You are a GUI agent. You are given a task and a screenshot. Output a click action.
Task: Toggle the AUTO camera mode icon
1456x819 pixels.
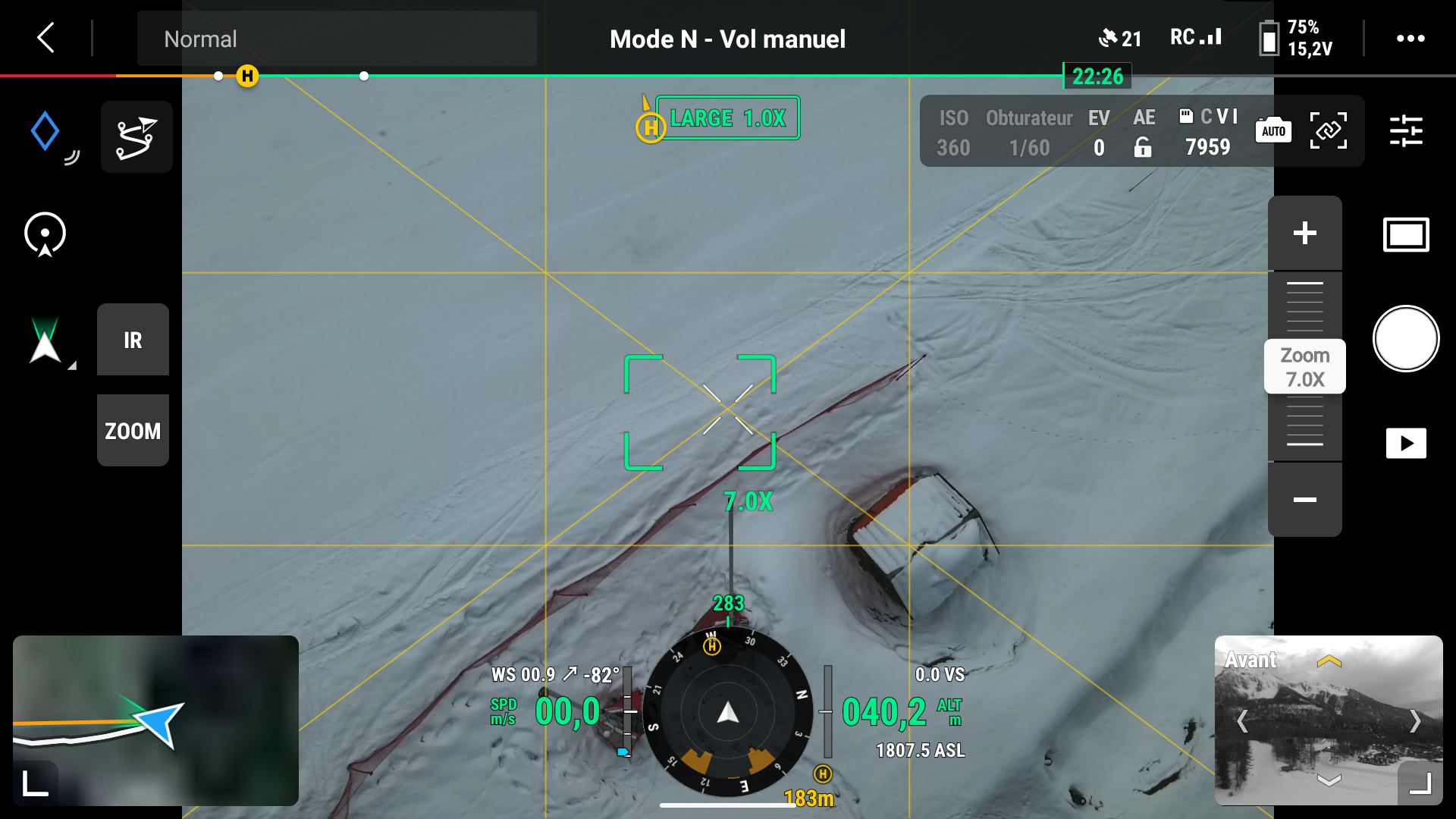pos(1273,130)
